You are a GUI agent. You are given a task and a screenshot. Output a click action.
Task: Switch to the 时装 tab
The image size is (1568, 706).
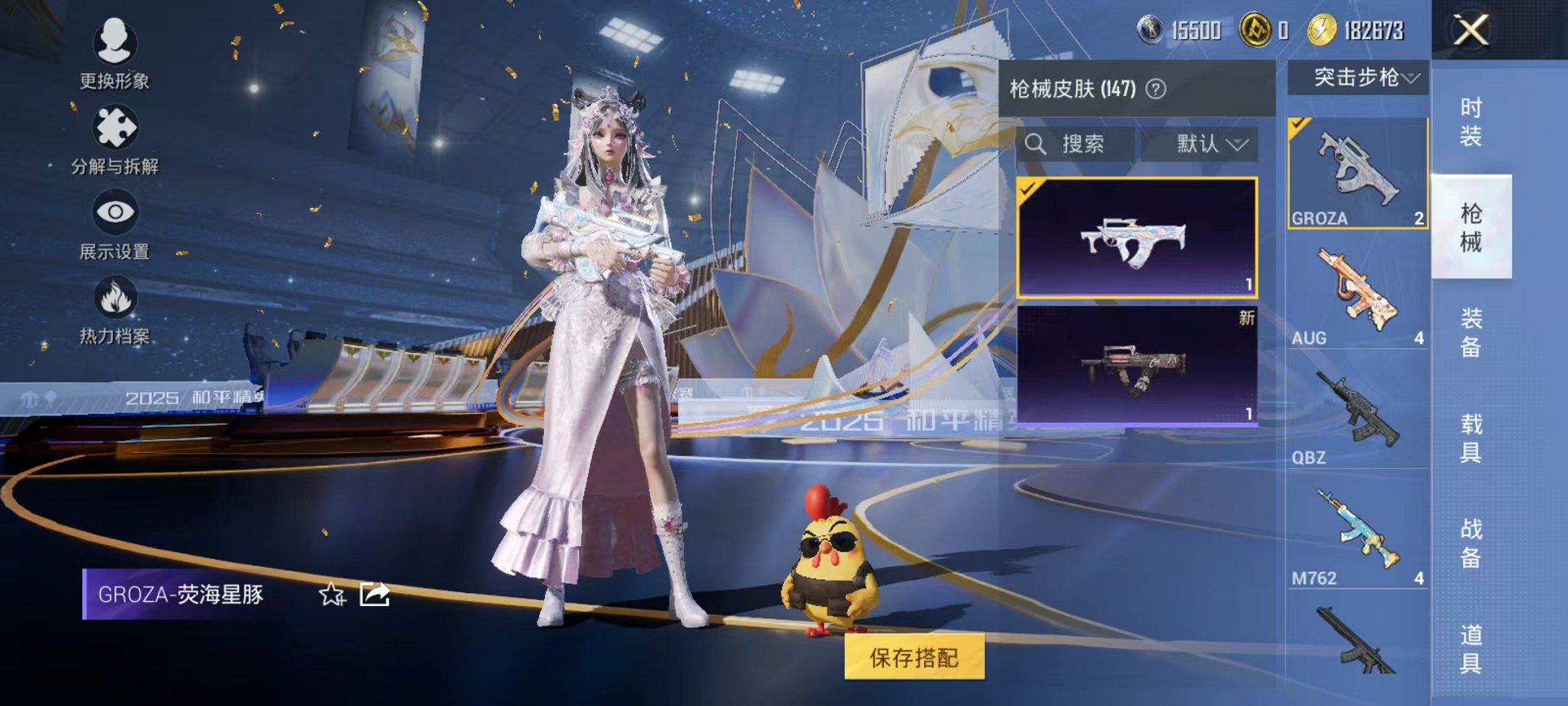(x=1473, y=119)
